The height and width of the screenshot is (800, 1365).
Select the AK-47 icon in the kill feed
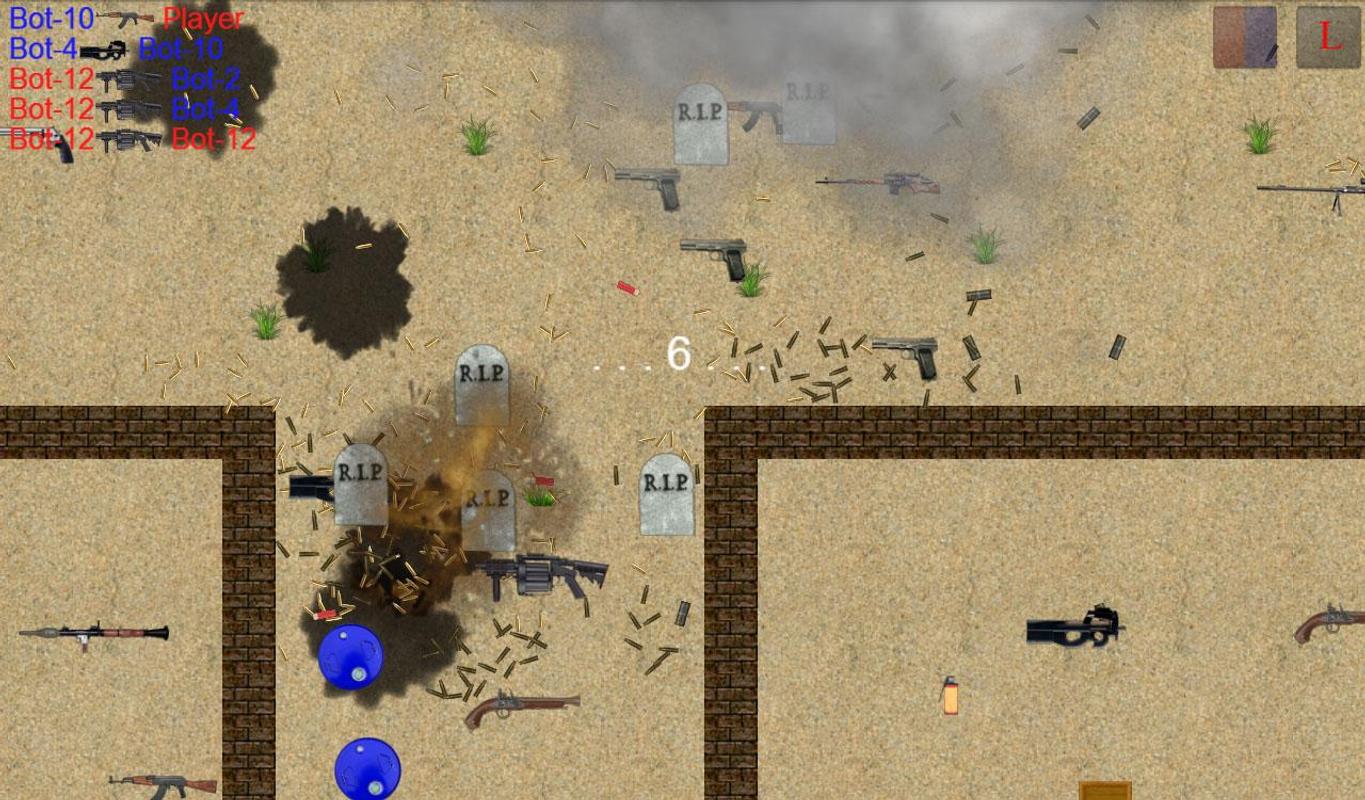(127, 19)
